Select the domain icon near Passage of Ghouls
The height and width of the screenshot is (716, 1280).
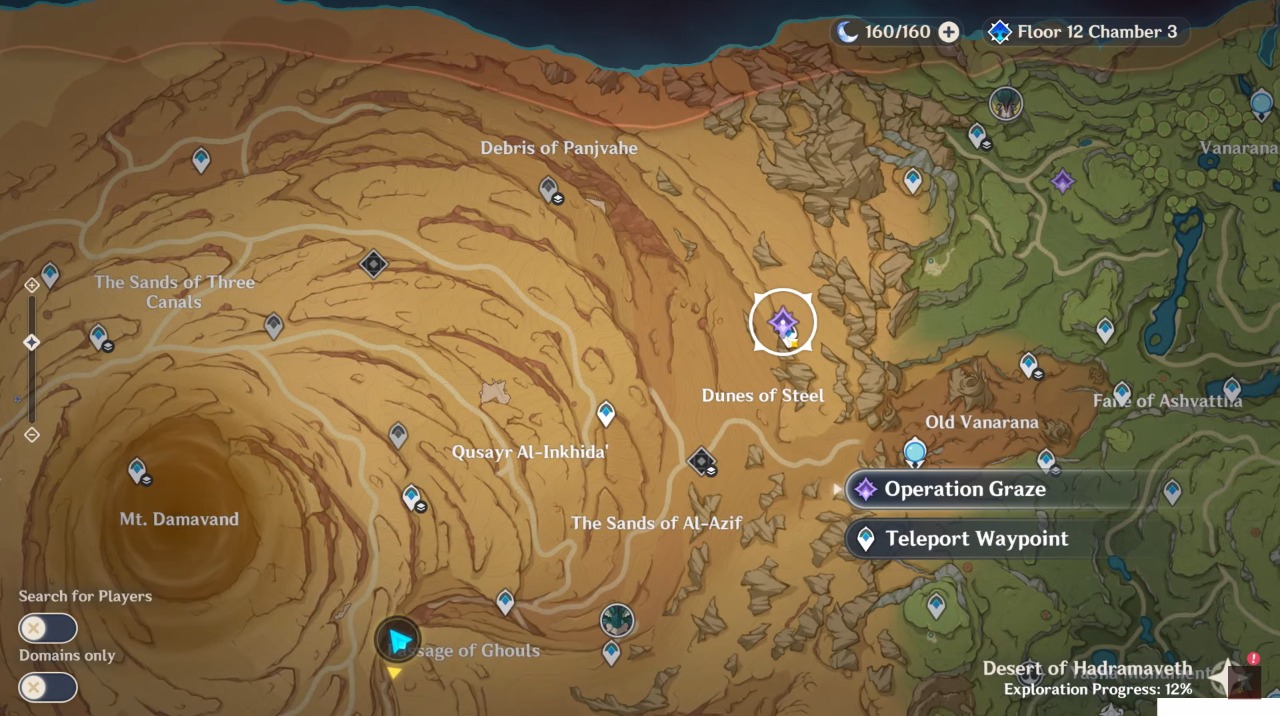tap(617, 620)
